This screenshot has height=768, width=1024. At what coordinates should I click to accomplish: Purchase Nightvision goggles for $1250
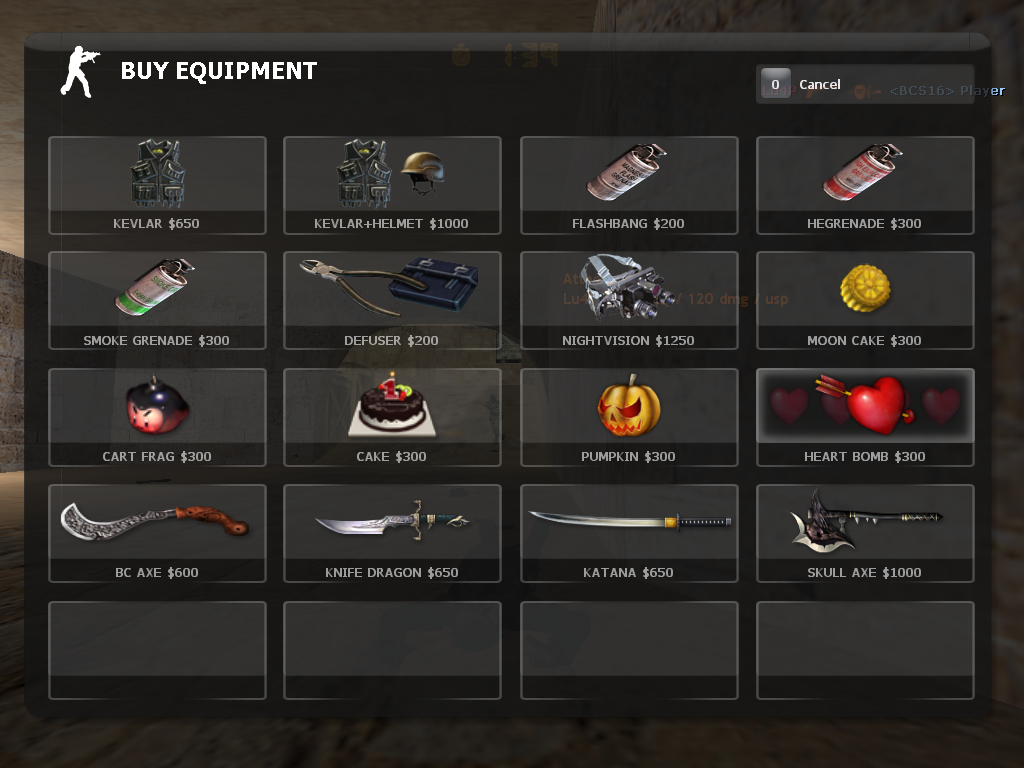[x=629, y=300]
